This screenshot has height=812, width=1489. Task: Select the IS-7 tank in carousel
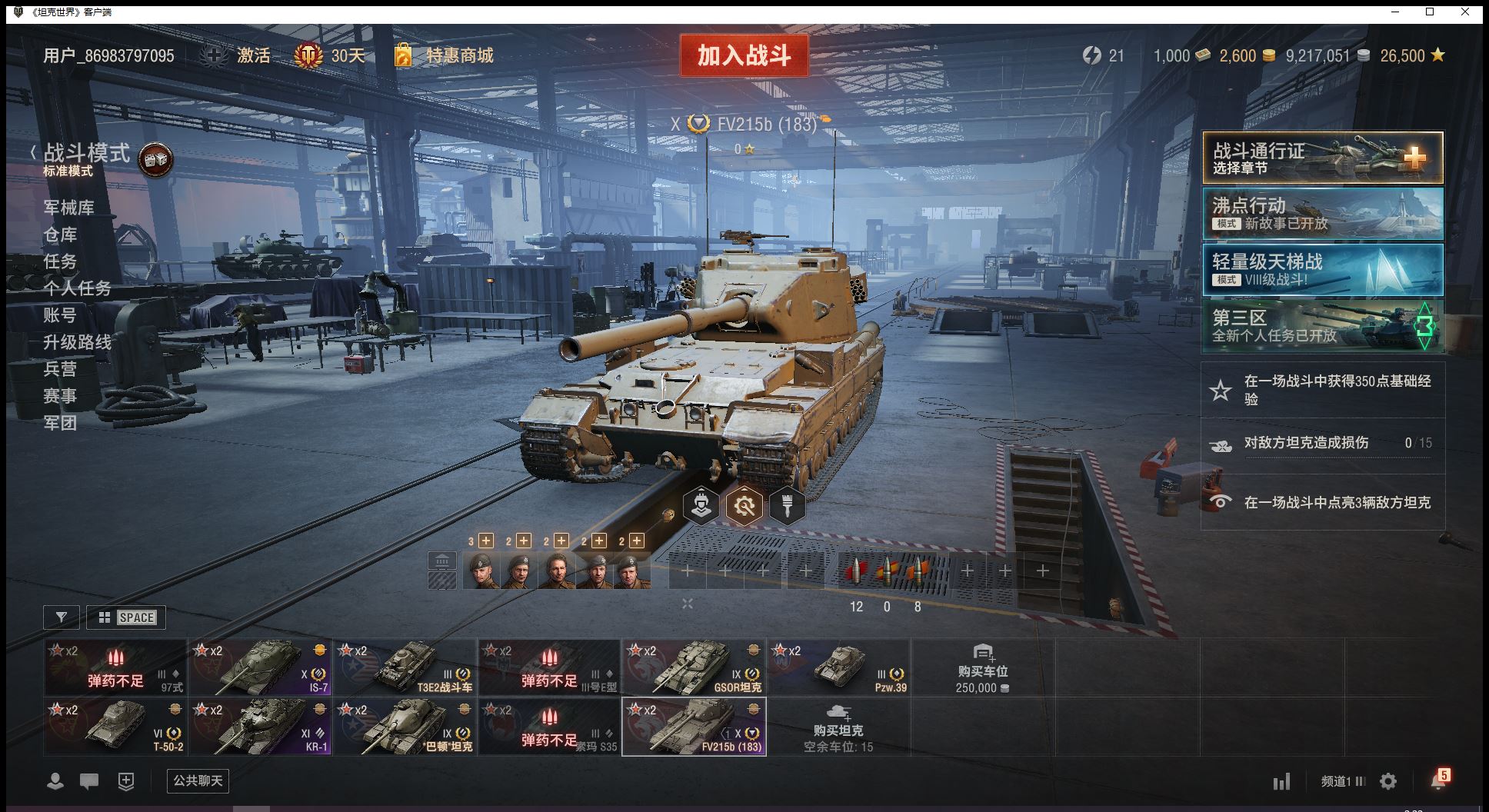260,667
